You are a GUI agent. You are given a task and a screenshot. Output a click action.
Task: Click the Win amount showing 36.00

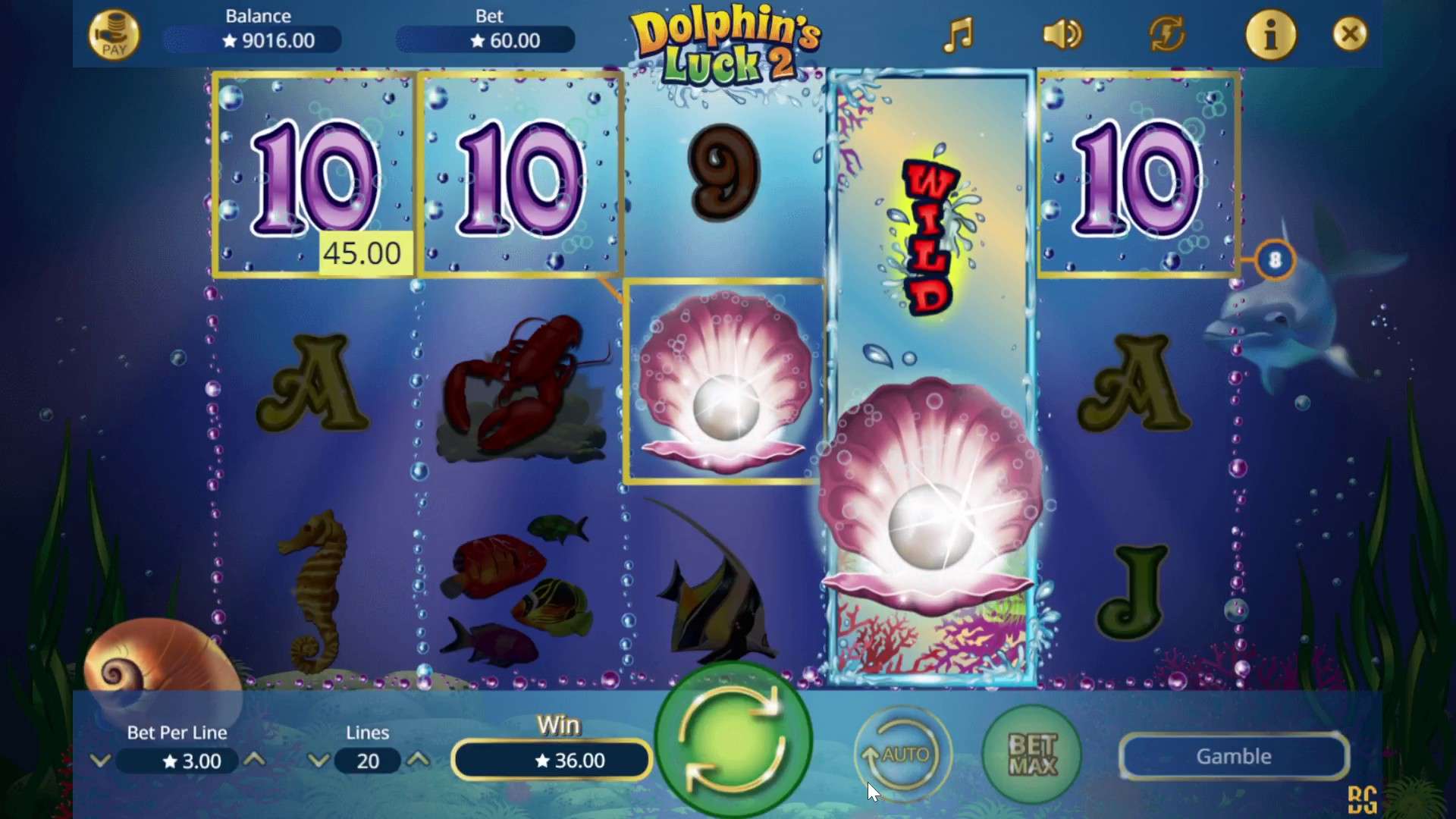coord(551,760)
